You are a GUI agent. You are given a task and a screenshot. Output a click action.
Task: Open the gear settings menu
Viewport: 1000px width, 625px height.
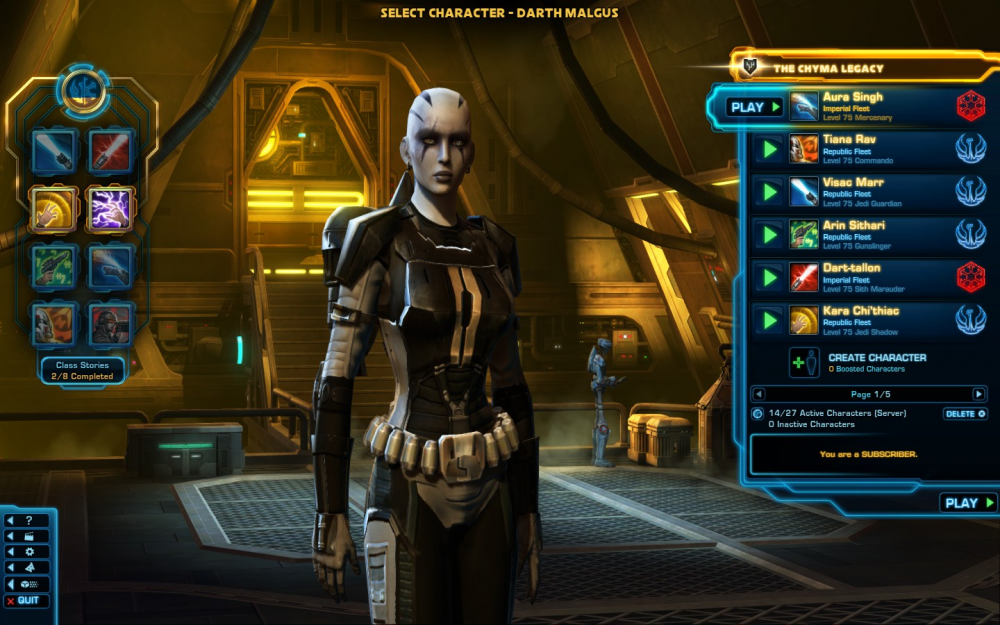(27, 551)
